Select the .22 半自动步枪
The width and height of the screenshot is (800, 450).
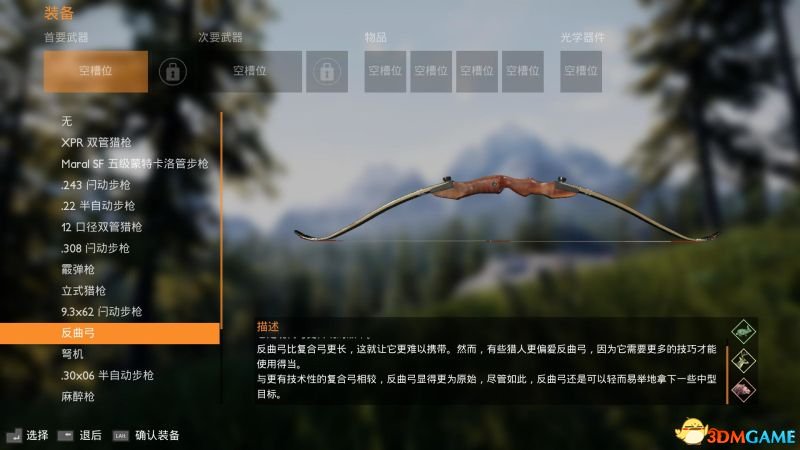pyautogui.click(x=100, y=206)
